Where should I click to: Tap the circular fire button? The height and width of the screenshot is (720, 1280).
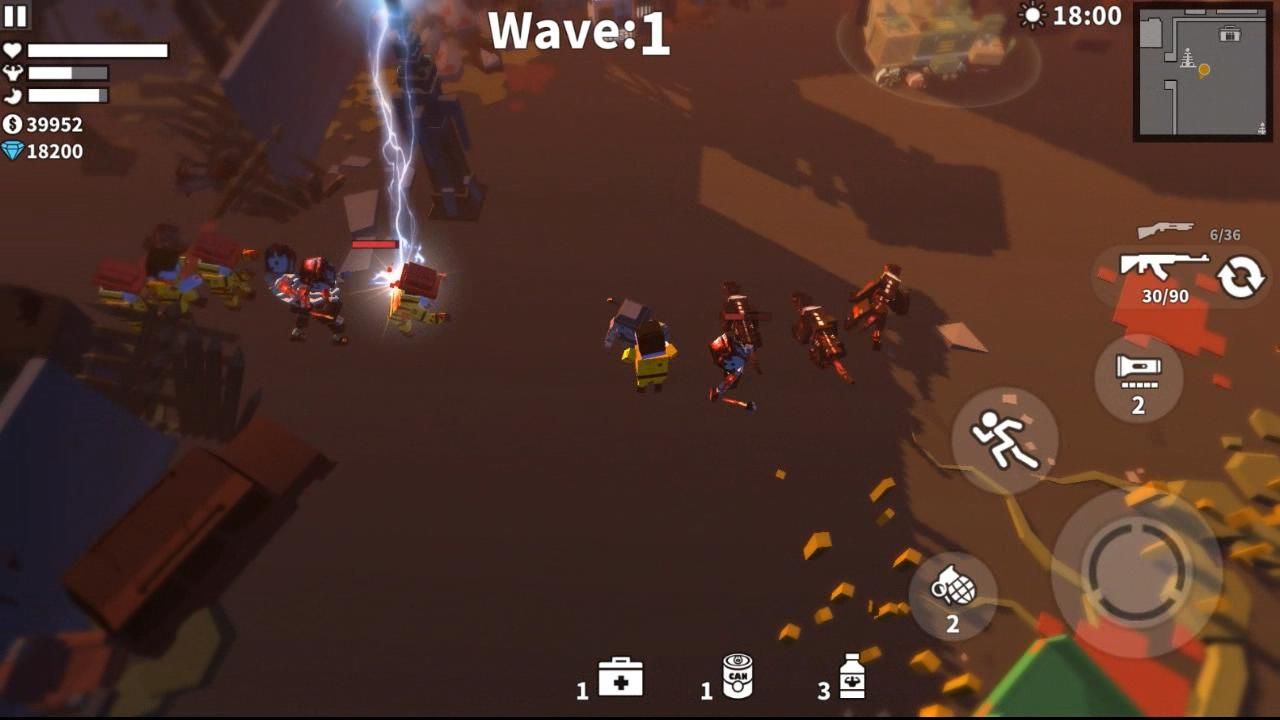[x=1136, y=572]
